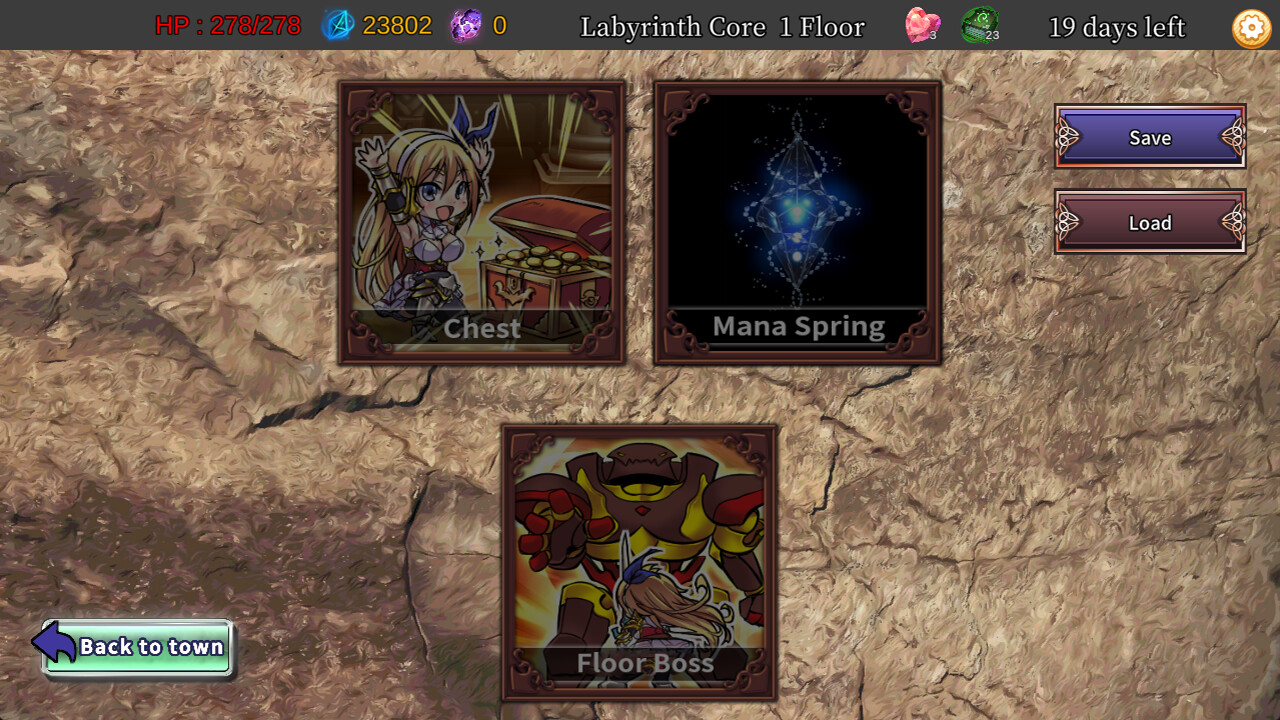Click the blue mana crystal currency icon
The height and width of the screenshot is (720, 1280).
coord(338,26)
